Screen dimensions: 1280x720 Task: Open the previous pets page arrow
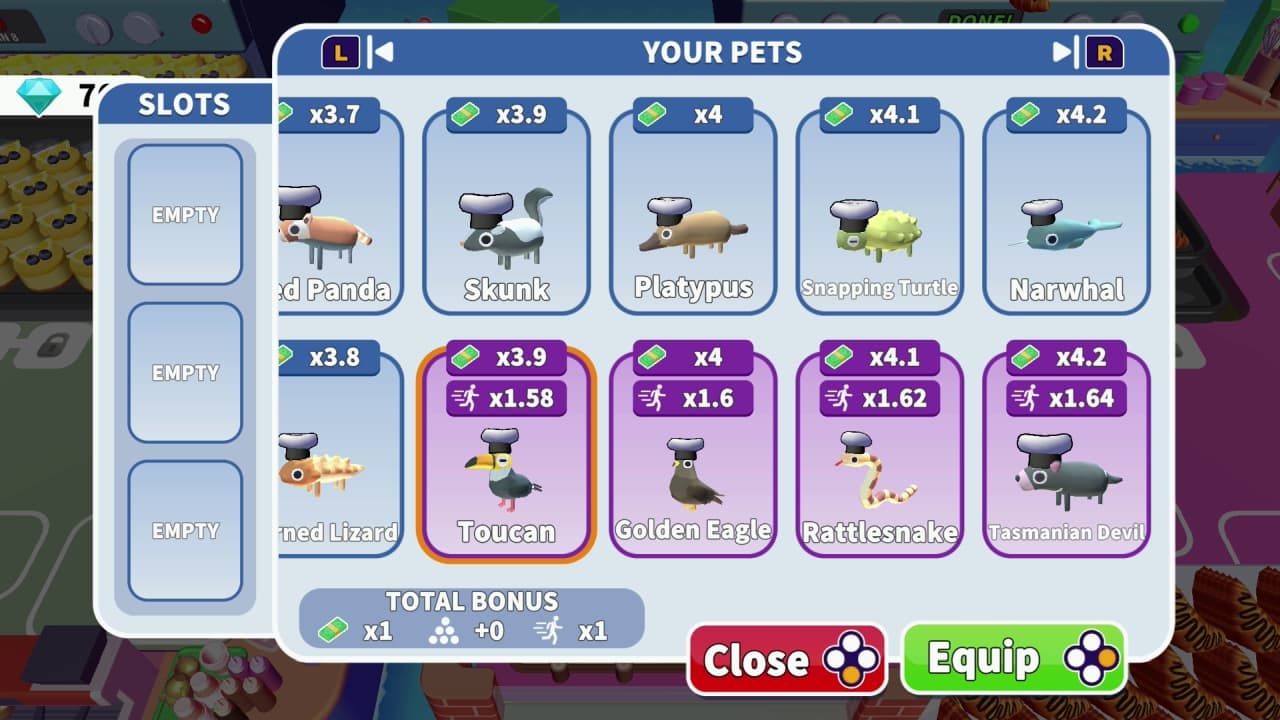coord(384,52)
